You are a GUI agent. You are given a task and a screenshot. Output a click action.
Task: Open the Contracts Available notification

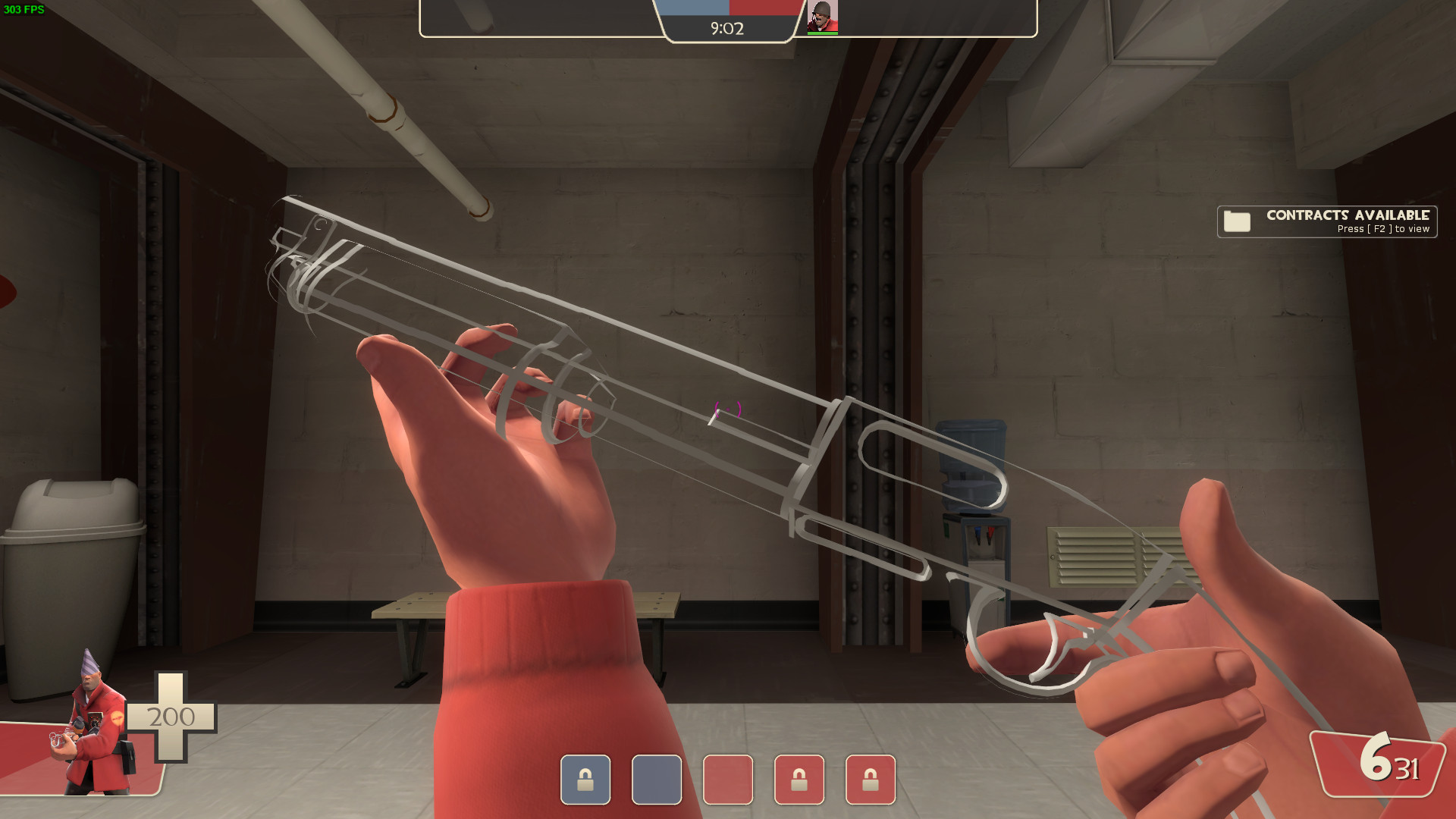pos(1326,221)
